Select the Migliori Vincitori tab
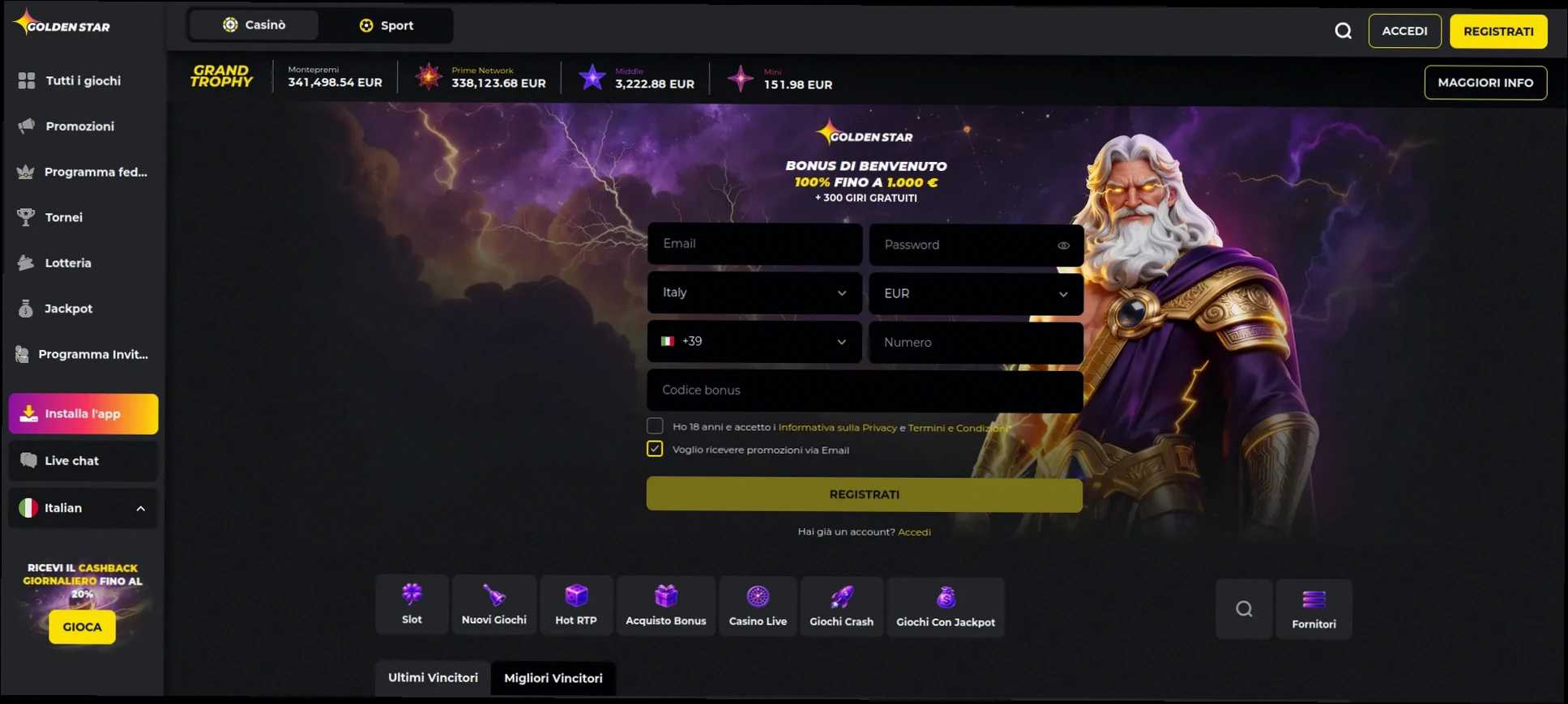Viewport: 1568px width, 704px height. (553, 678)
